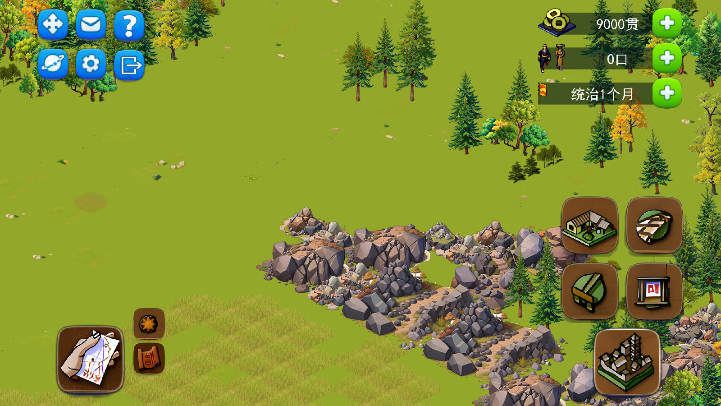The height and width of the screenshot is (406, 721).
Task: Click the plus beside the reign month
Action: (x=667, y=94)
